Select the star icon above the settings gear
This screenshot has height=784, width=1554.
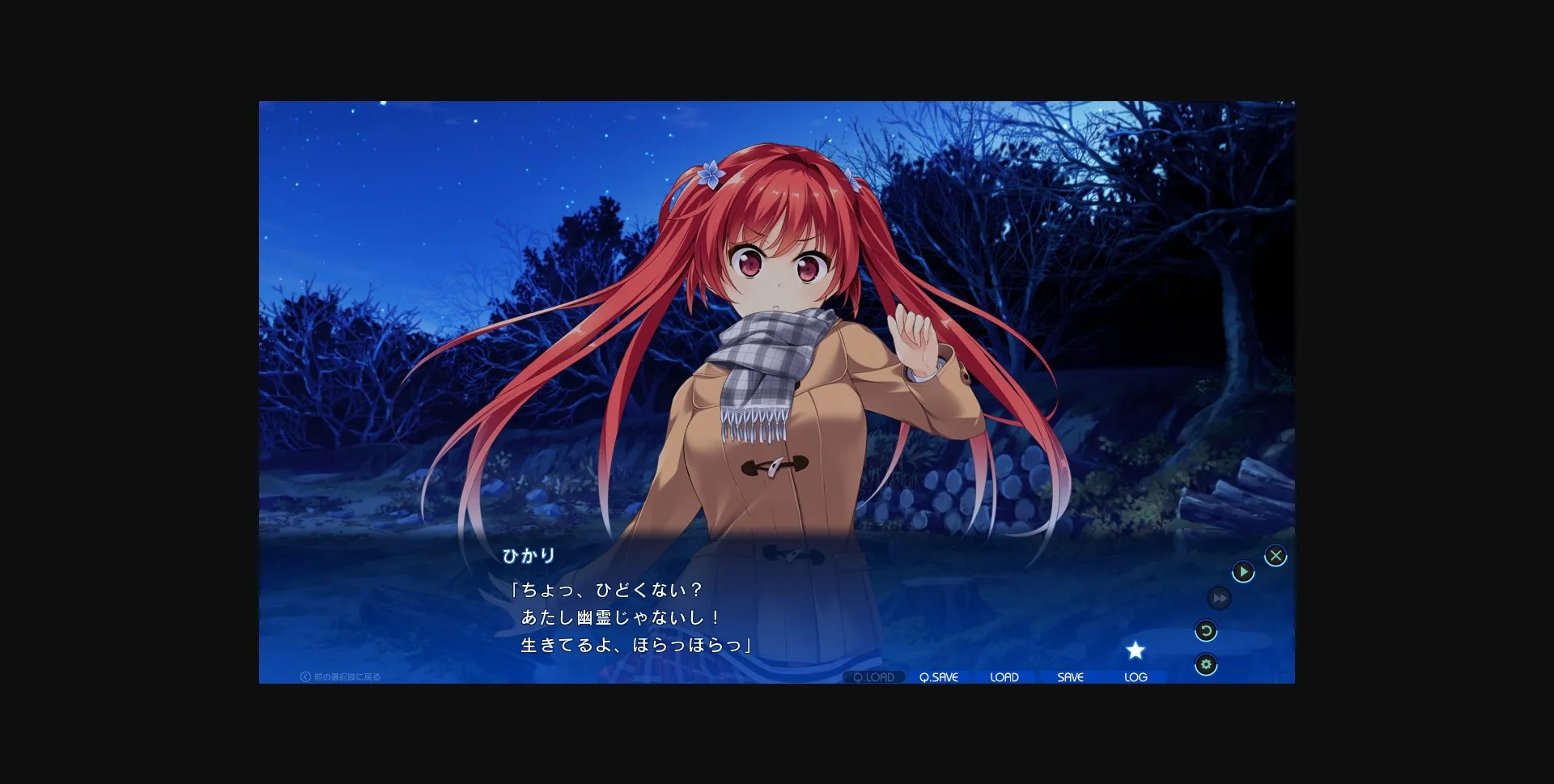1136,650
